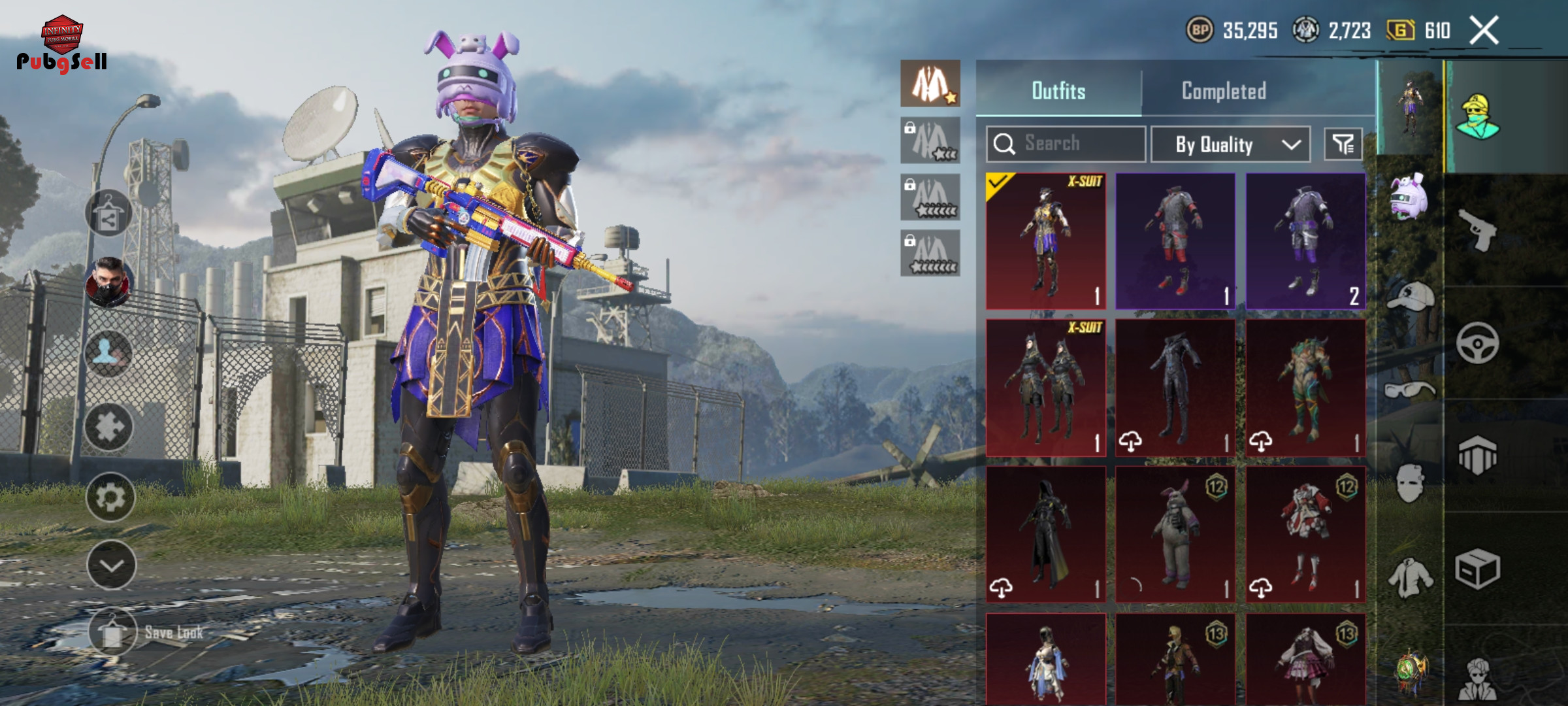Select the Outfits tab
Screen dimensions: 1568x706
coord(1058,91)
